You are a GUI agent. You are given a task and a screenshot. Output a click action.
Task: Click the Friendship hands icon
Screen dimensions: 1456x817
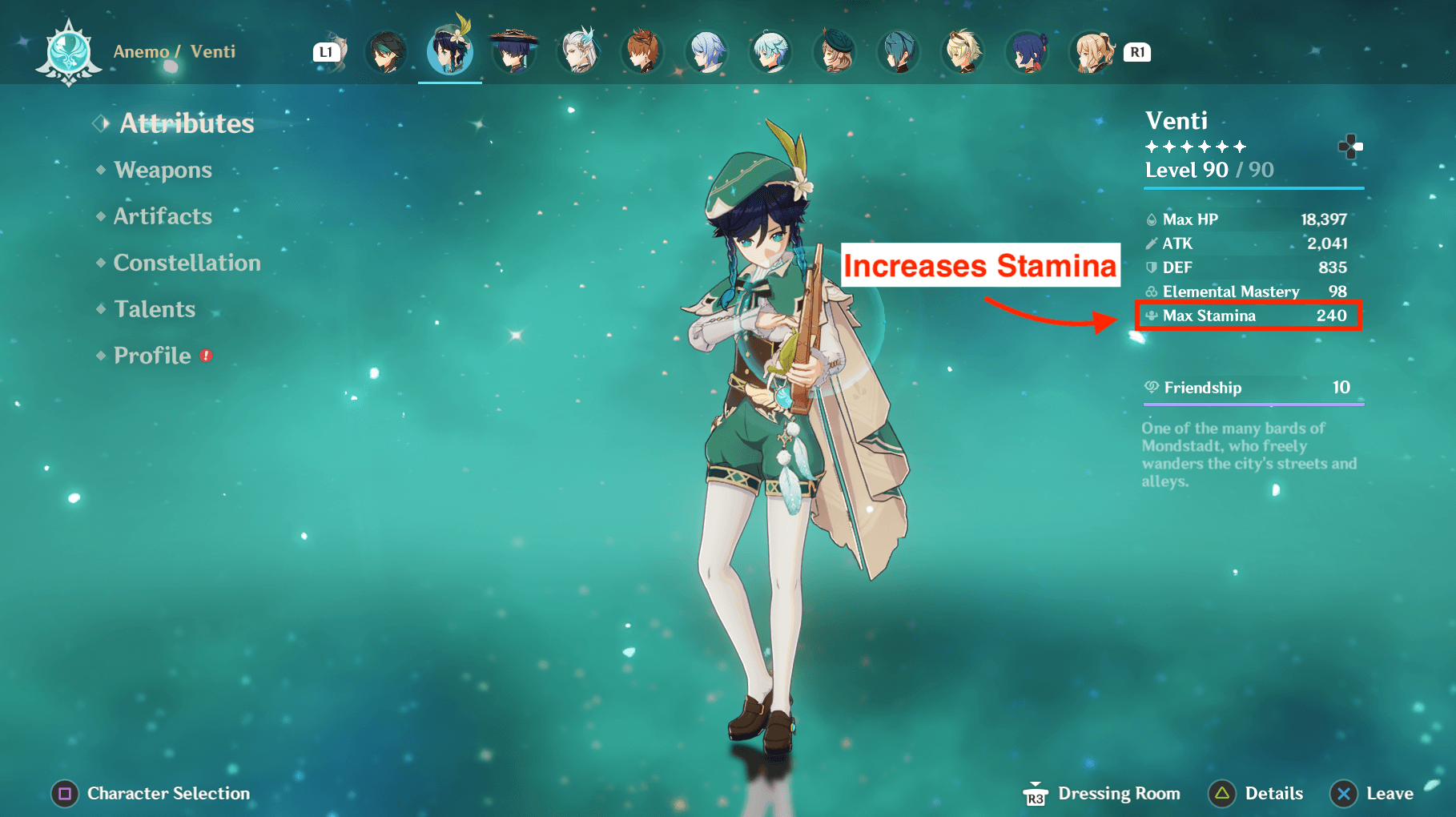(x=1151, y=388)
